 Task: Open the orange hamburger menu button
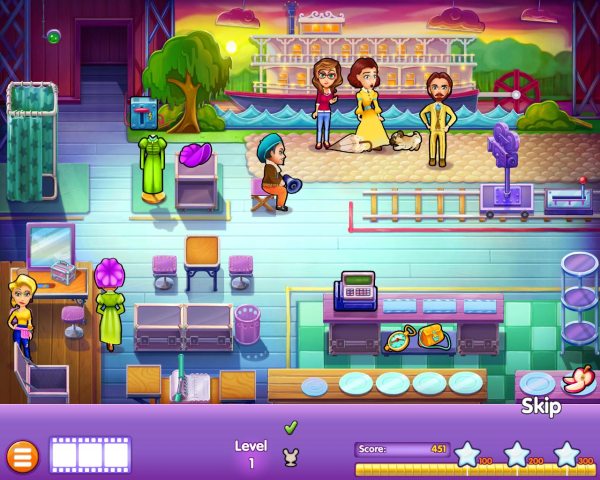[x=21, y=455]
